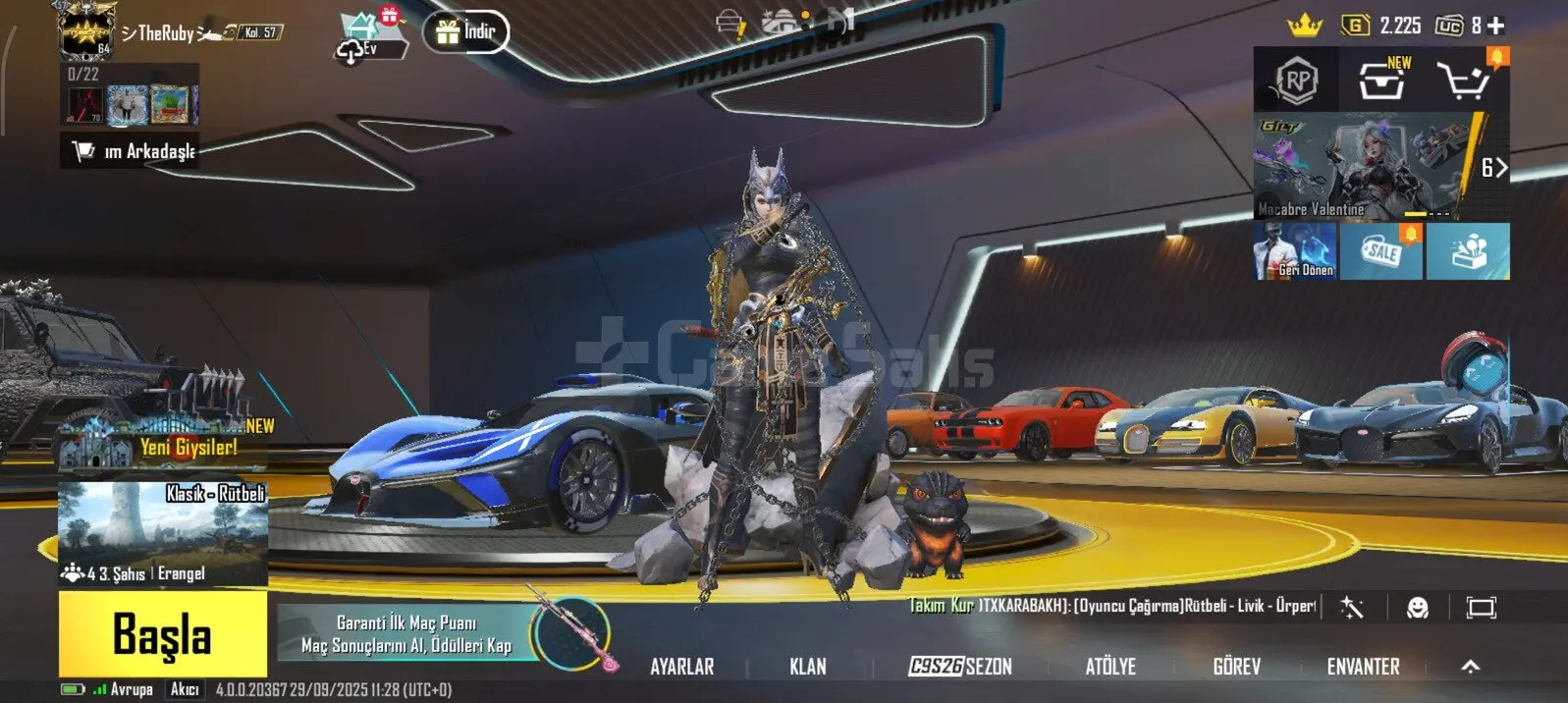Open AYARLAR settings menu
This screenshot has width=1568, height=703.
coord(681,667)
